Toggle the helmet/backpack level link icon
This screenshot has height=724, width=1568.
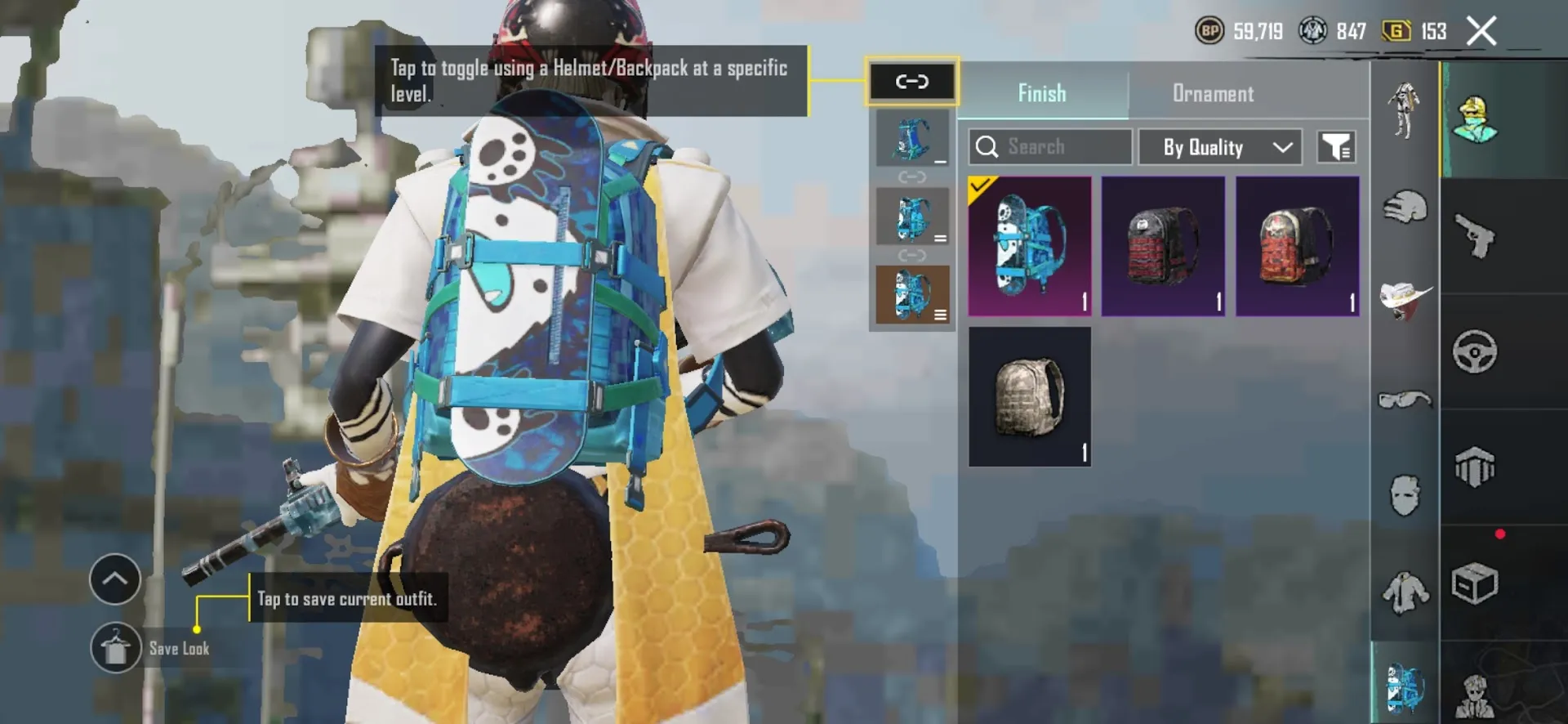(912, 82)
